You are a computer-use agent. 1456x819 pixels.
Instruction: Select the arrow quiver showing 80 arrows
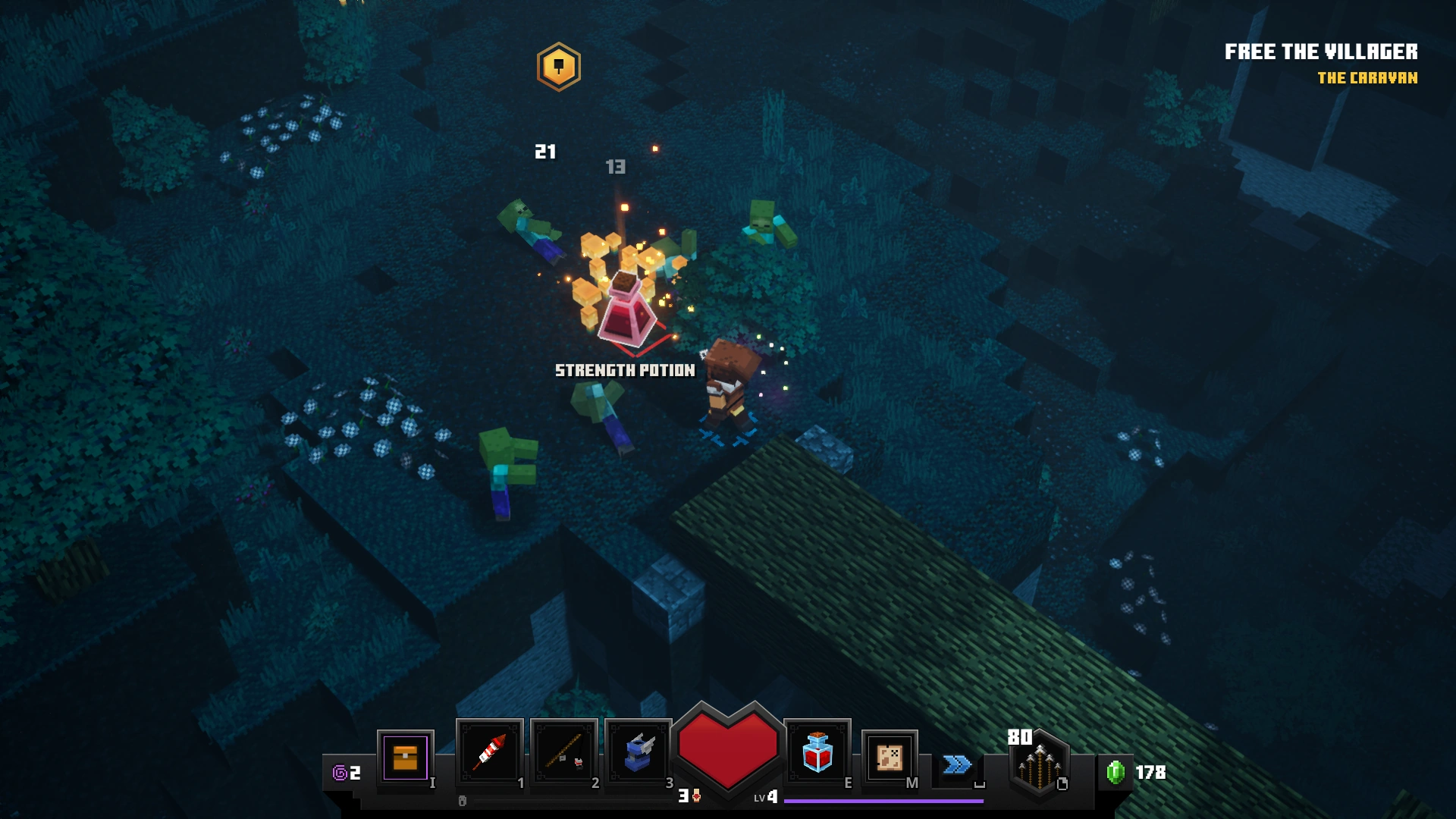pos(1040,766)
